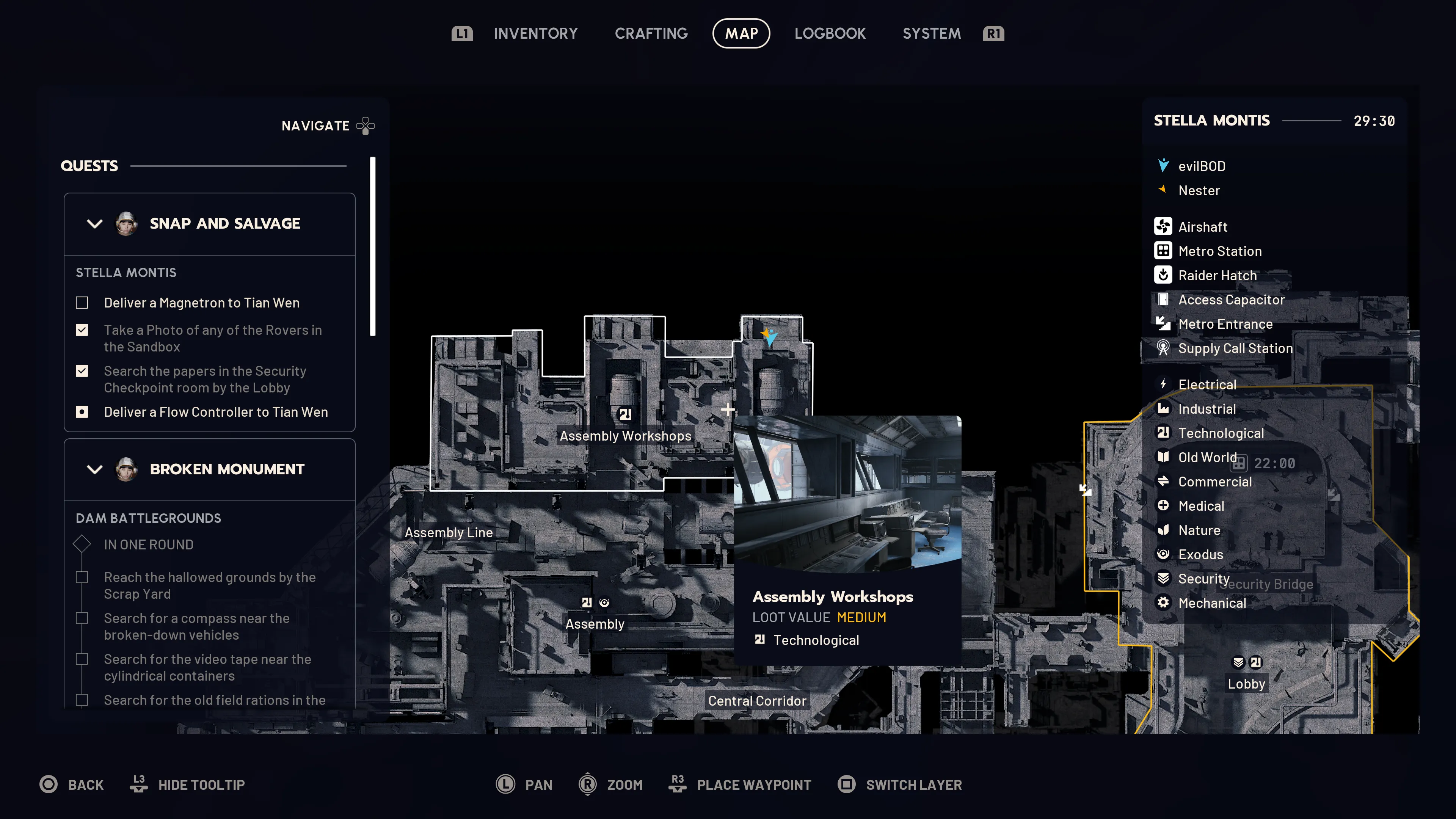Select the Airshaft icon in the legend

tap(1164, 226)
